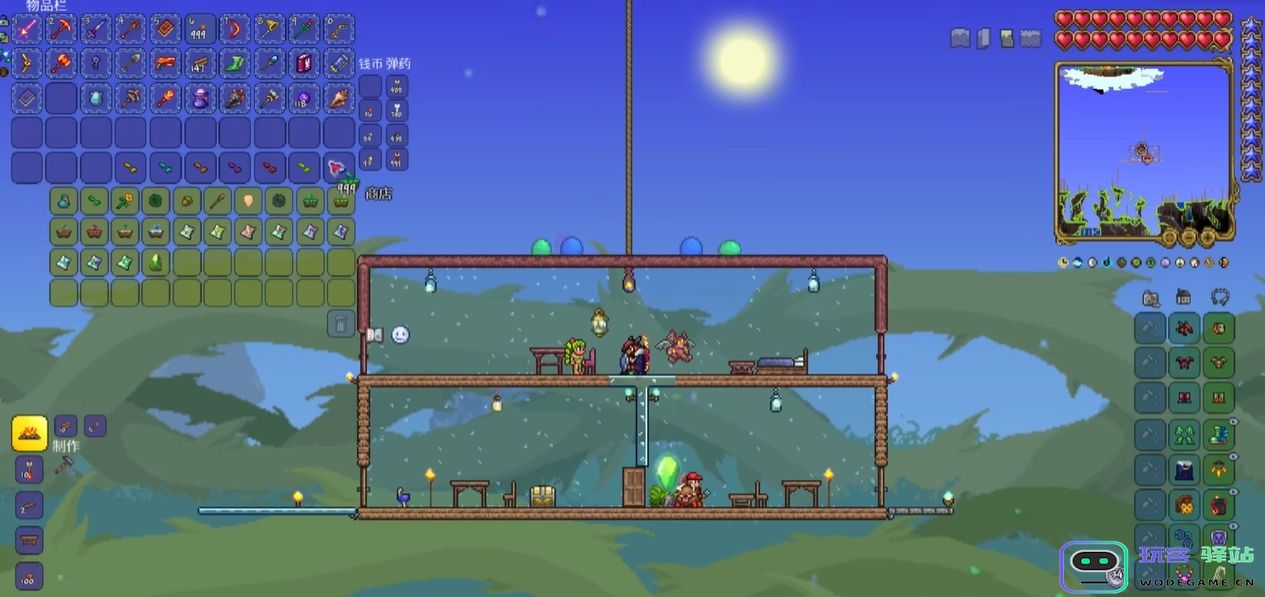Buy the sunflower from the shop

click(x=125, y=201)
